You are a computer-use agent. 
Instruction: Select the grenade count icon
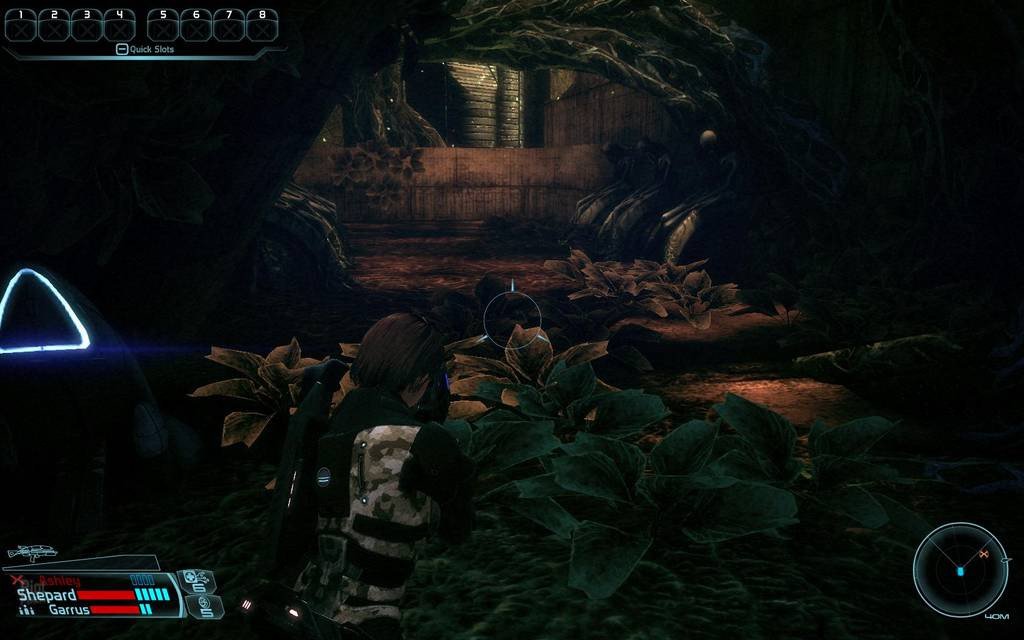(x=205, y=605)
